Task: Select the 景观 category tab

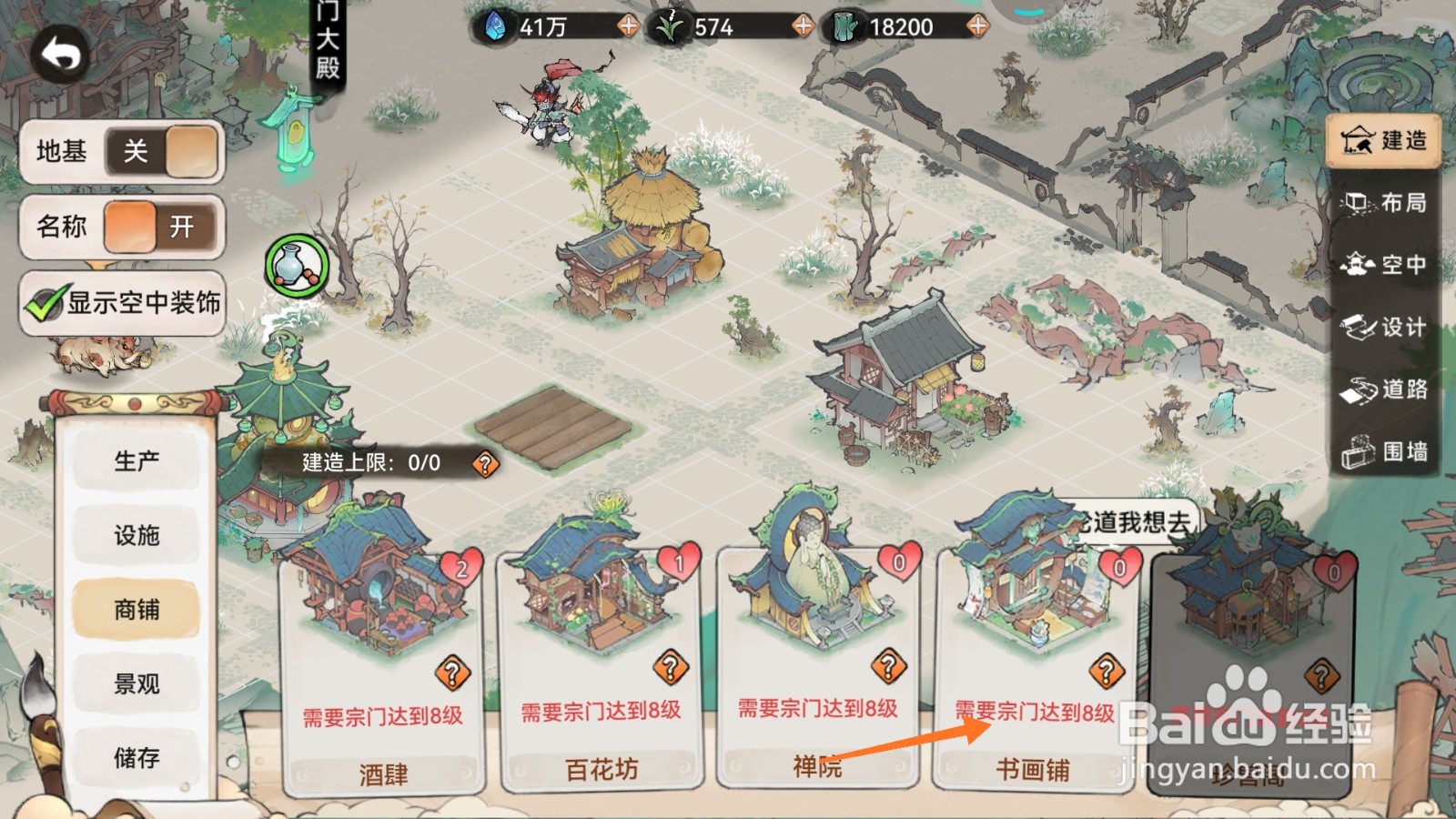Action: click(136, 684)
